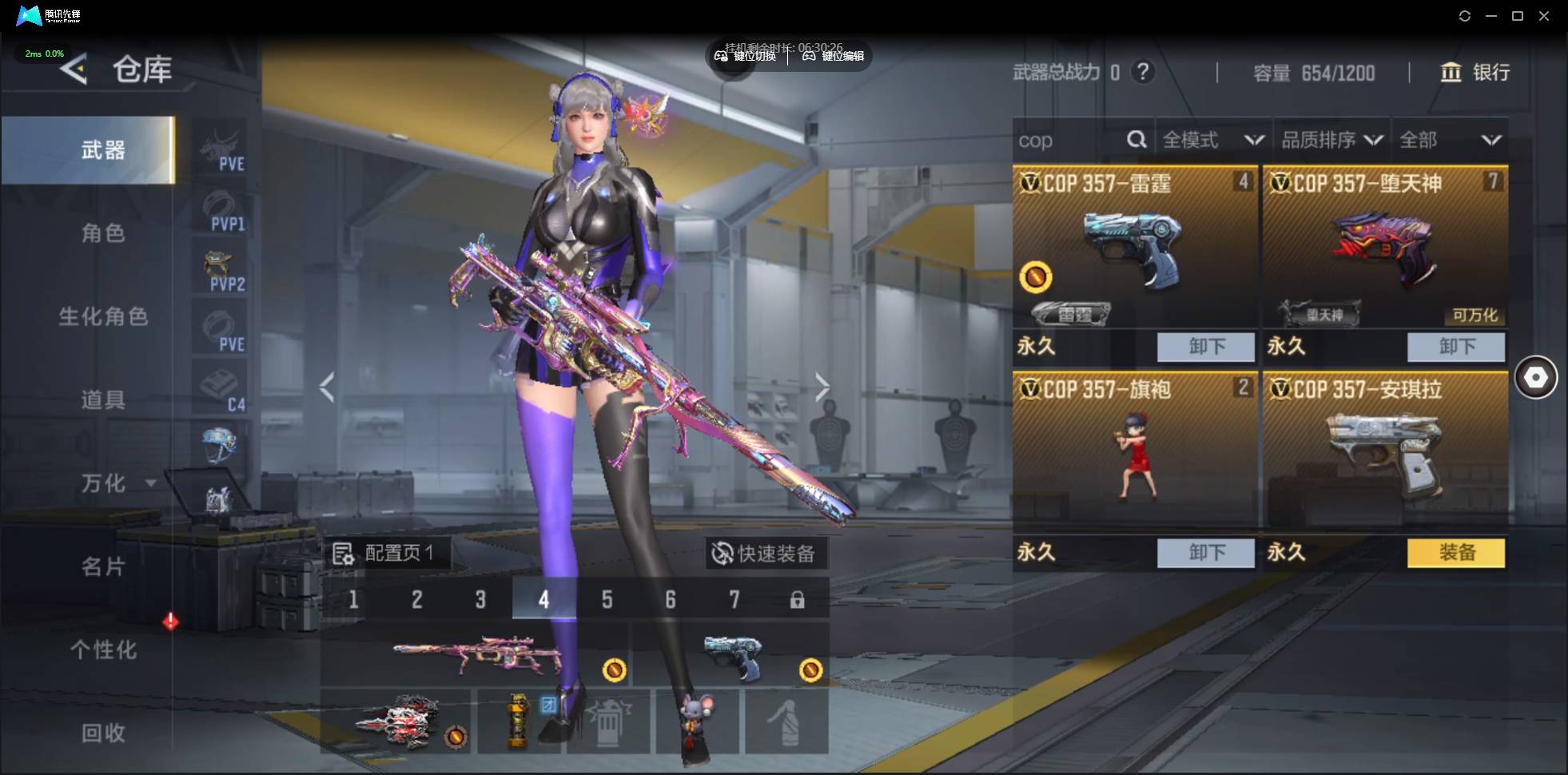Switch to the 个性化 personalization tab
The height and width of the screenshot is (775, 1568).
tap(103, 650)
